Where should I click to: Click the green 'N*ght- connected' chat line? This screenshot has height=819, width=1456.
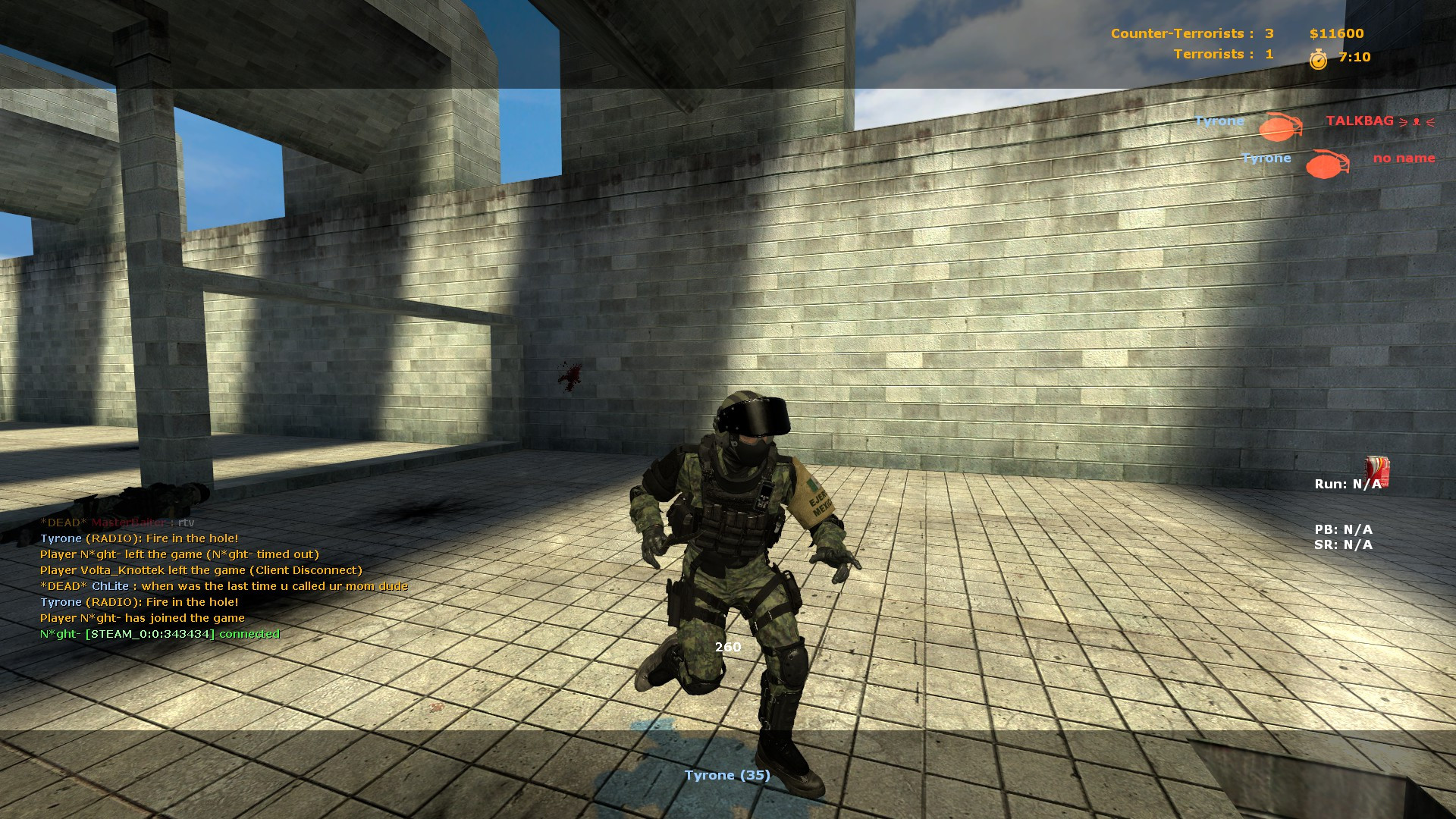point(157,633)
